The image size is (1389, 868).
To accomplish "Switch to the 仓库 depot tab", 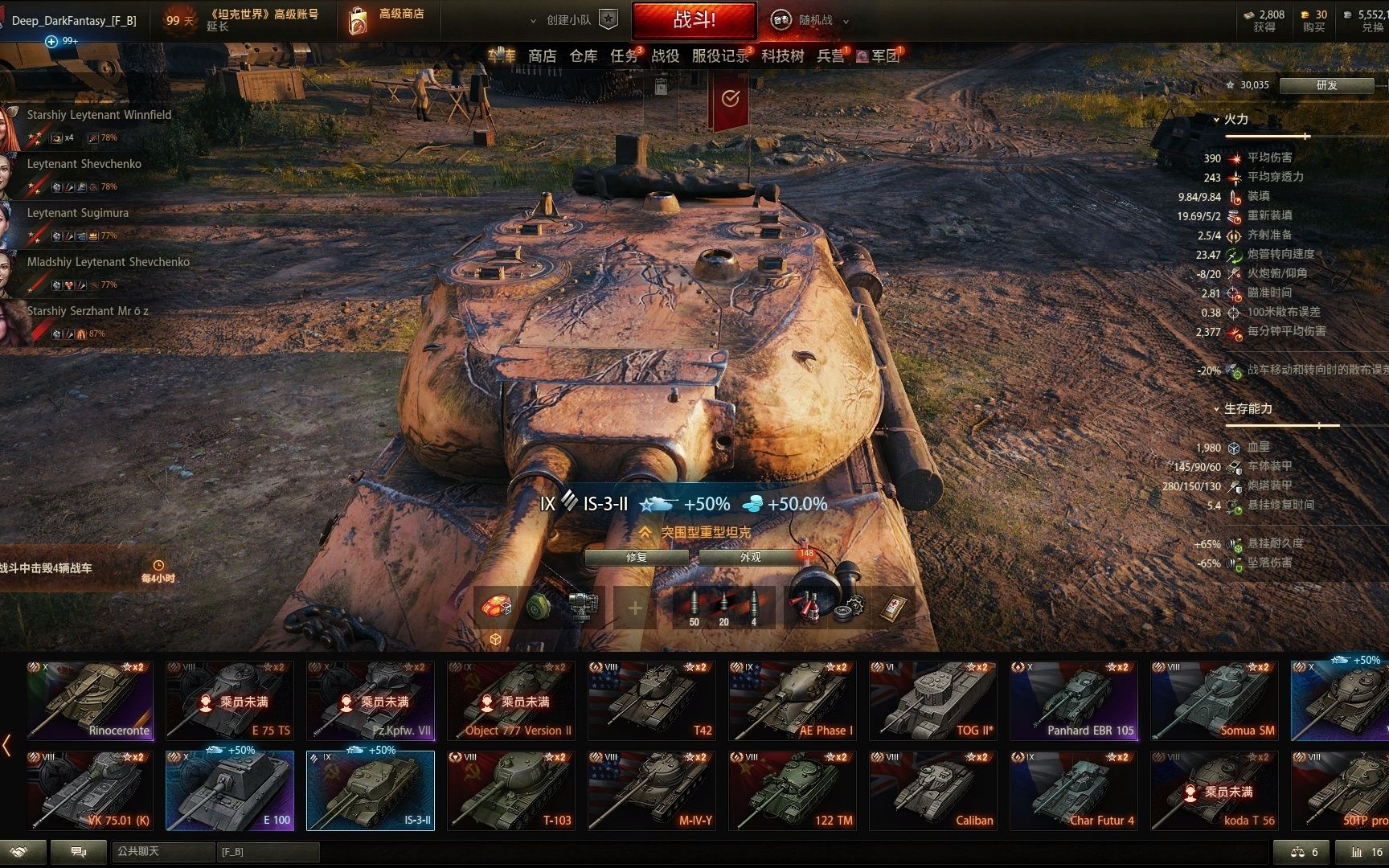I will (x=583, y=55).
